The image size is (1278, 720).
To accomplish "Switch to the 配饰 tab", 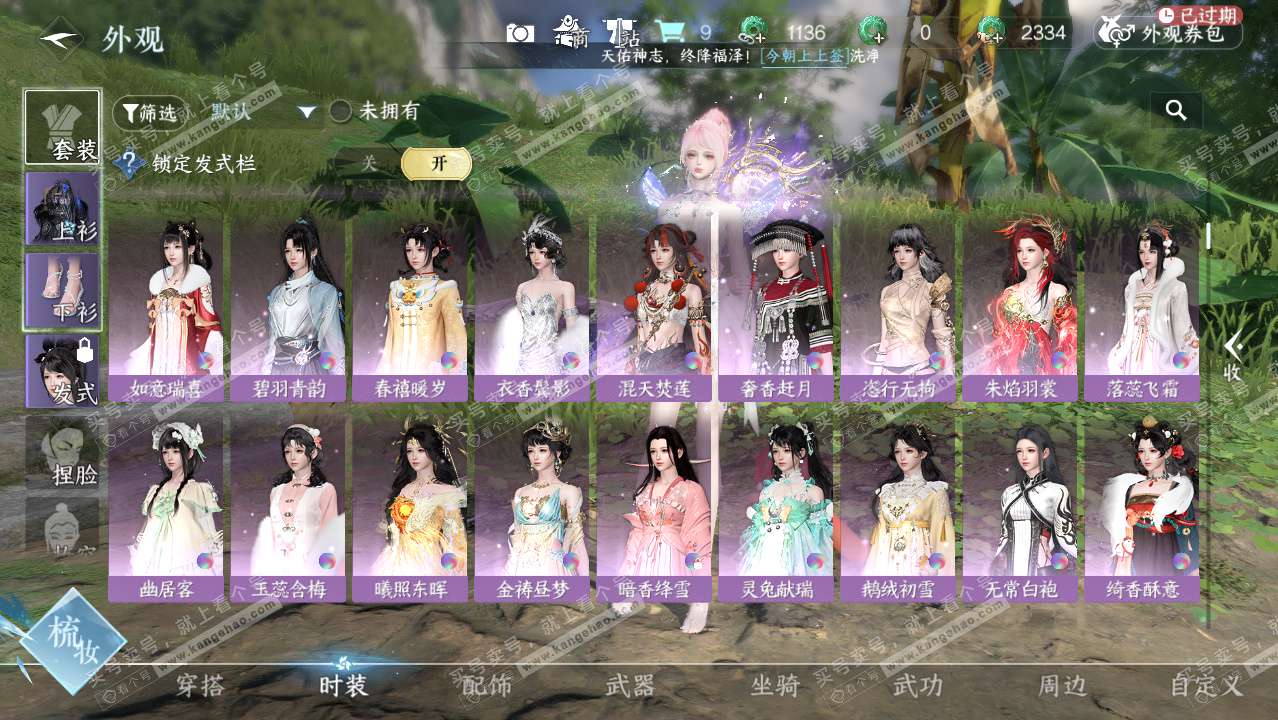I will click(487, 685).
